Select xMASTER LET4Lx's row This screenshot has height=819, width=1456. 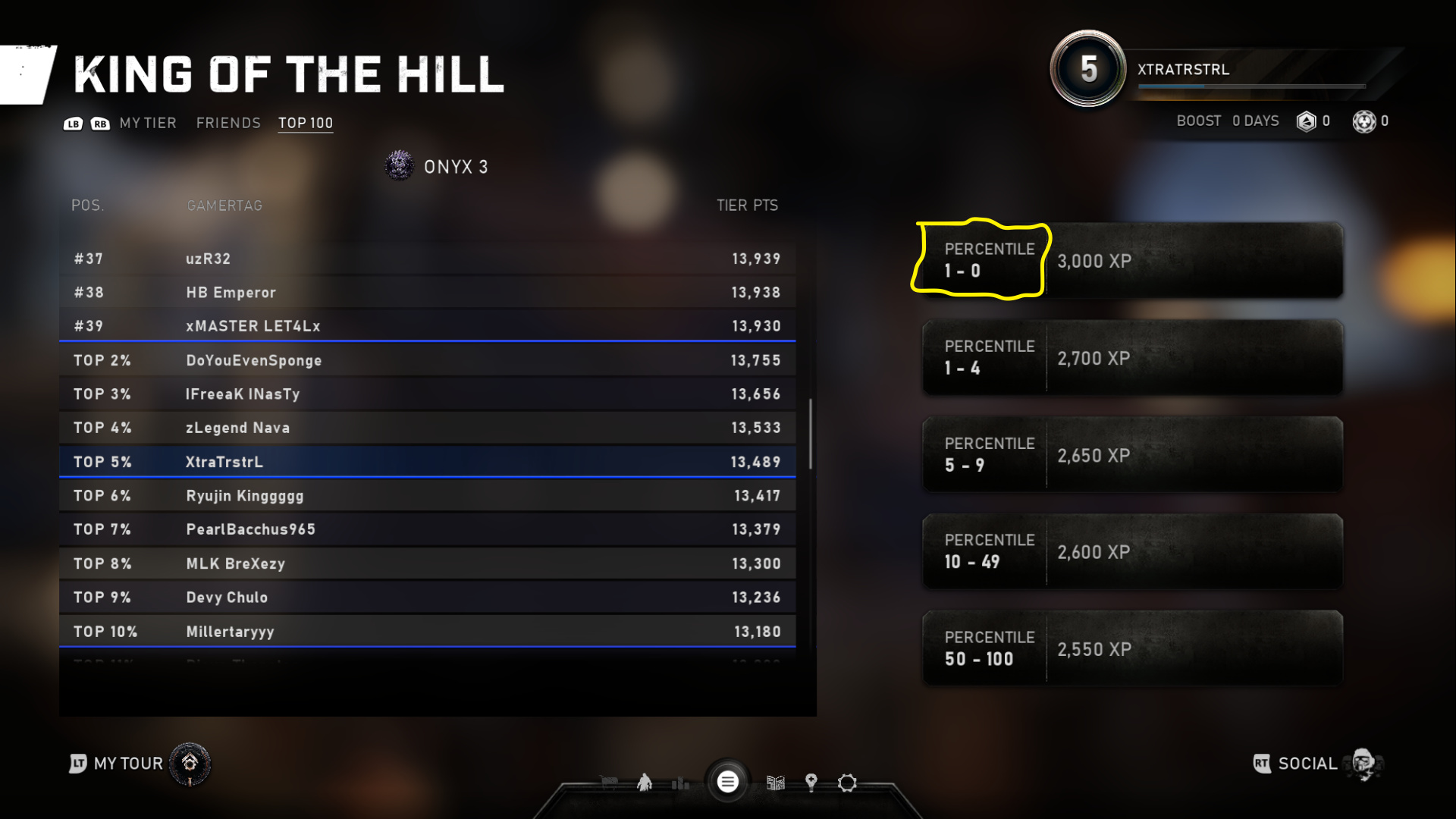[x=427, y=326]
